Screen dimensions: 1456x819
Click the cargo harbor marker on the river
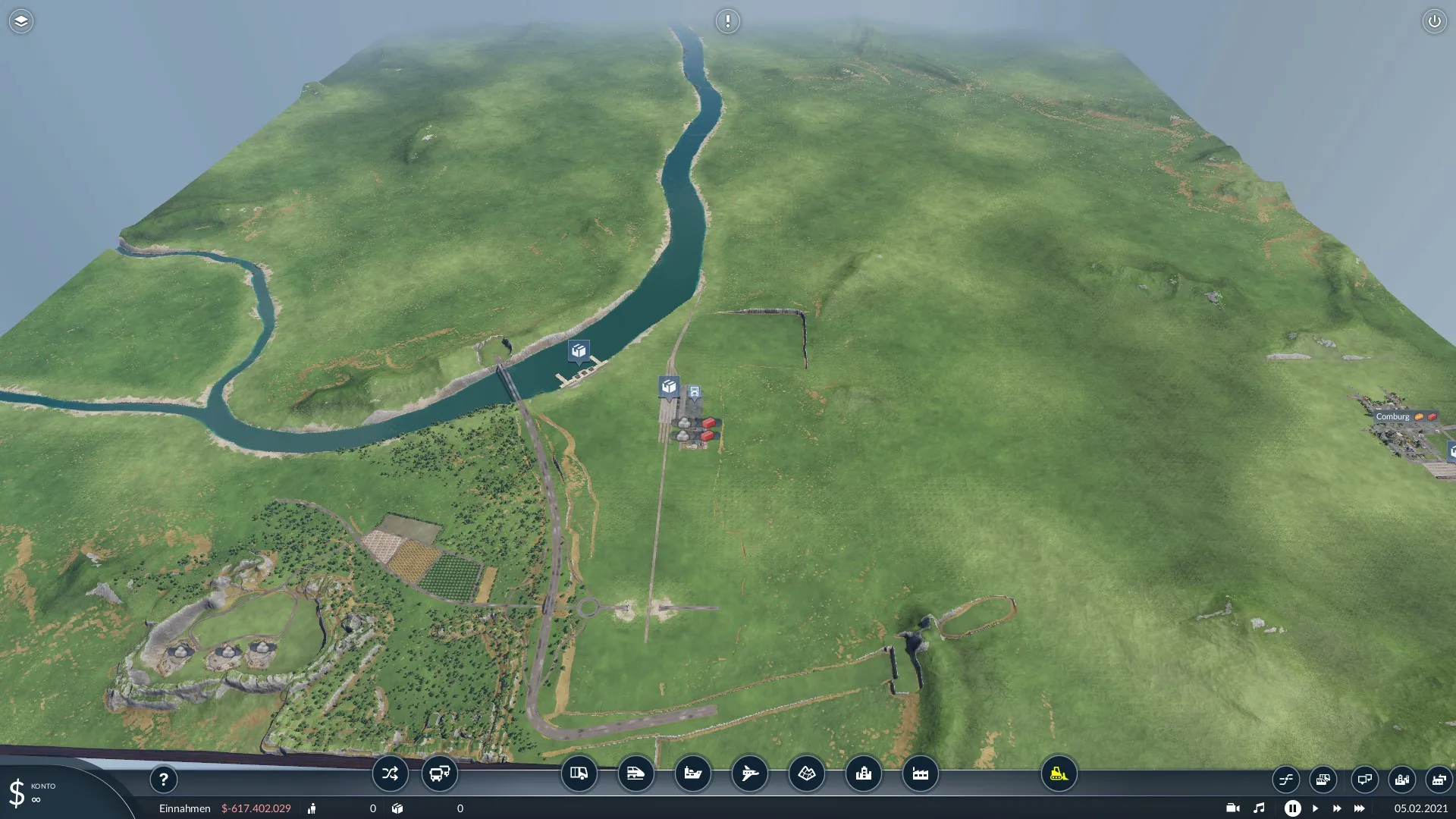click(x=579, y=350)
